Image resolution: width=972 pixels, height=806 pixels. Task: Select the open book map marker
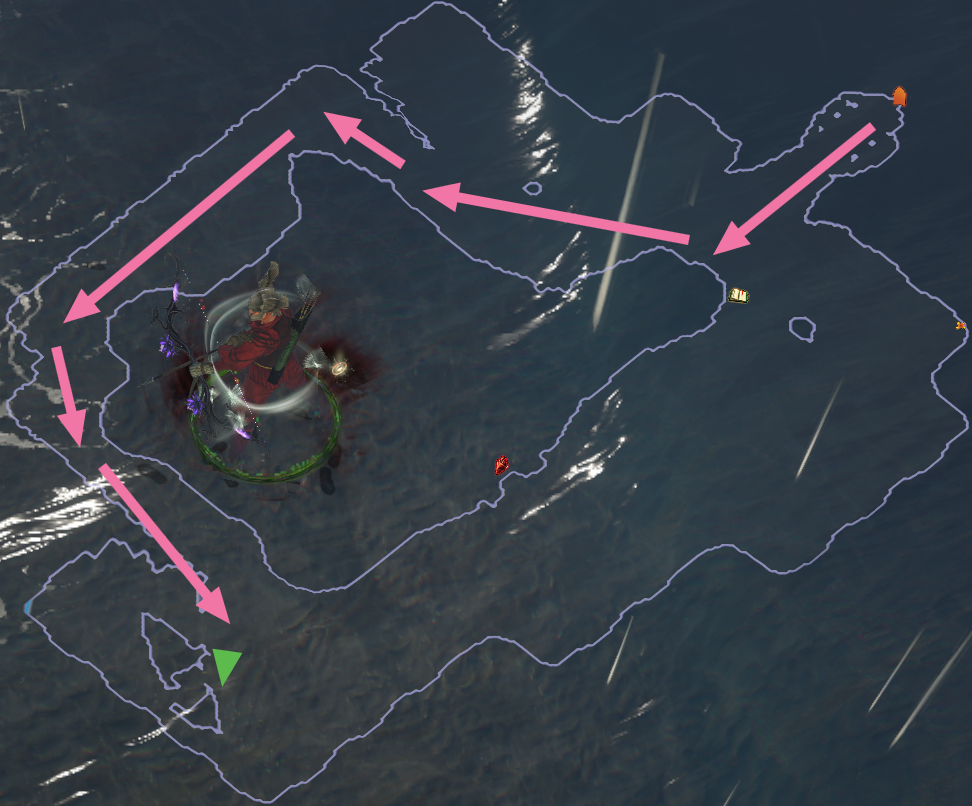coord(739,295)
